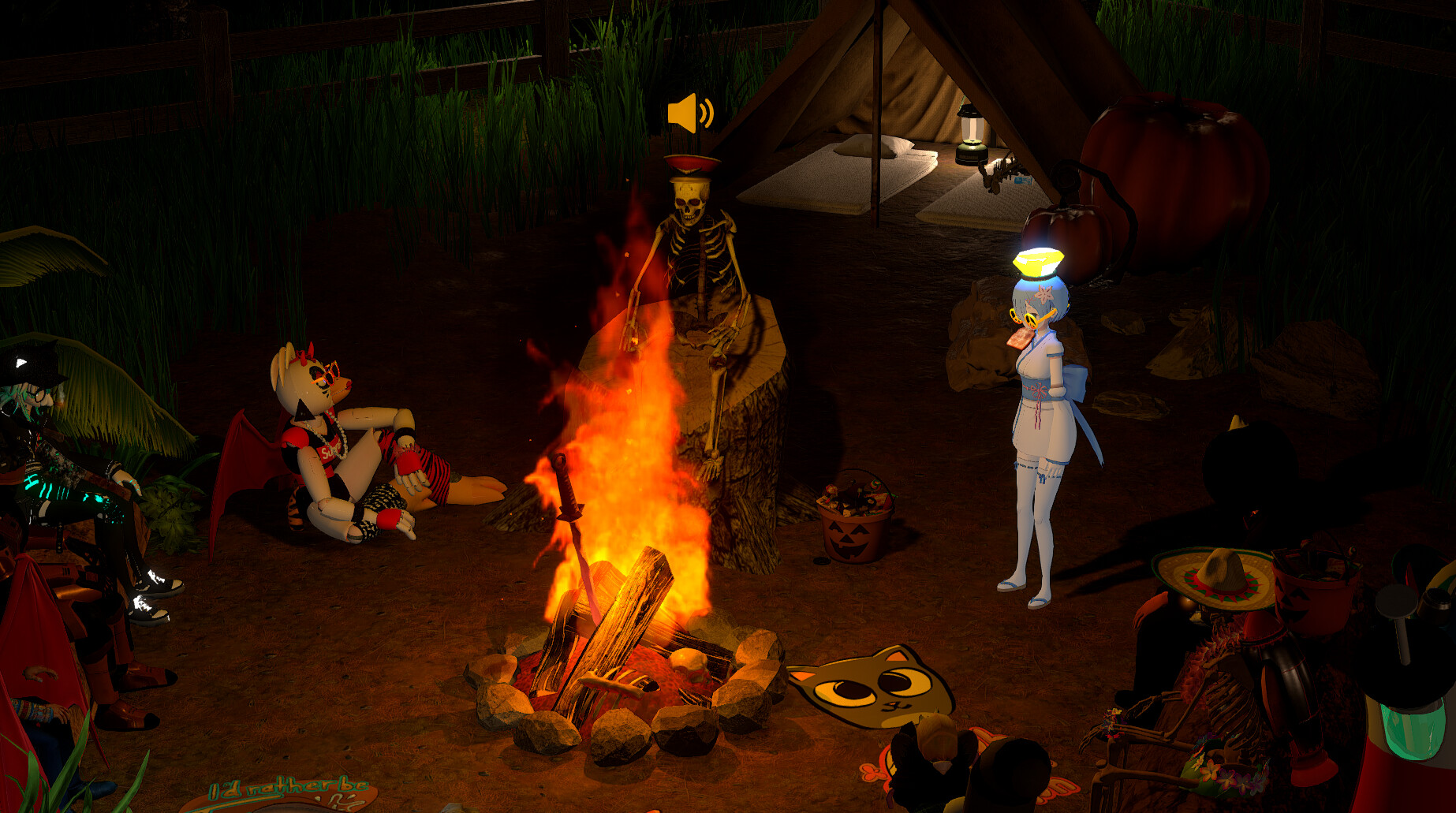
Task: Click the orange speaker voice icon
Action: (689, 114)
